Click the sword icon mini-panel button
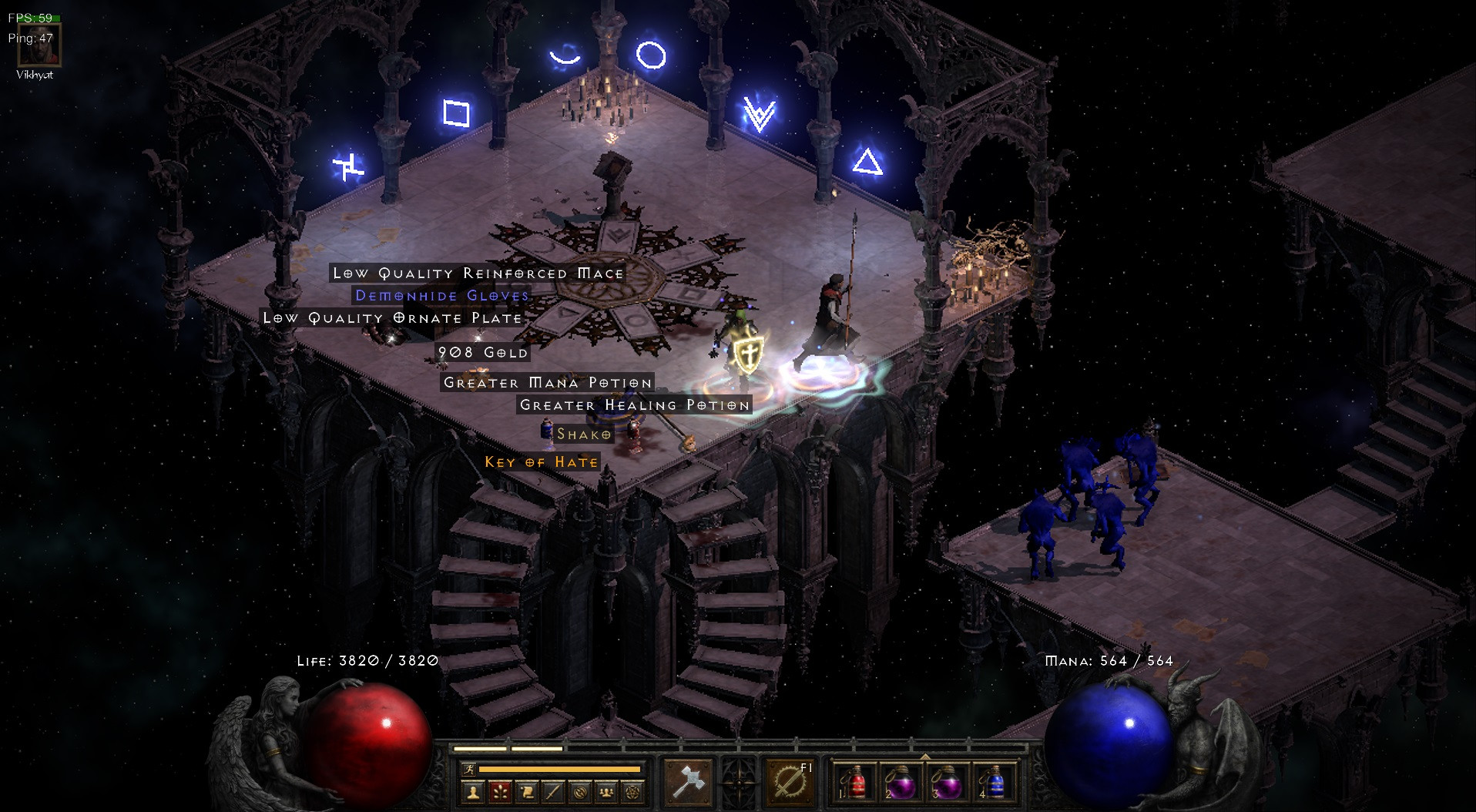Viewport: 1476px width, 812px height. pos(553,791)
